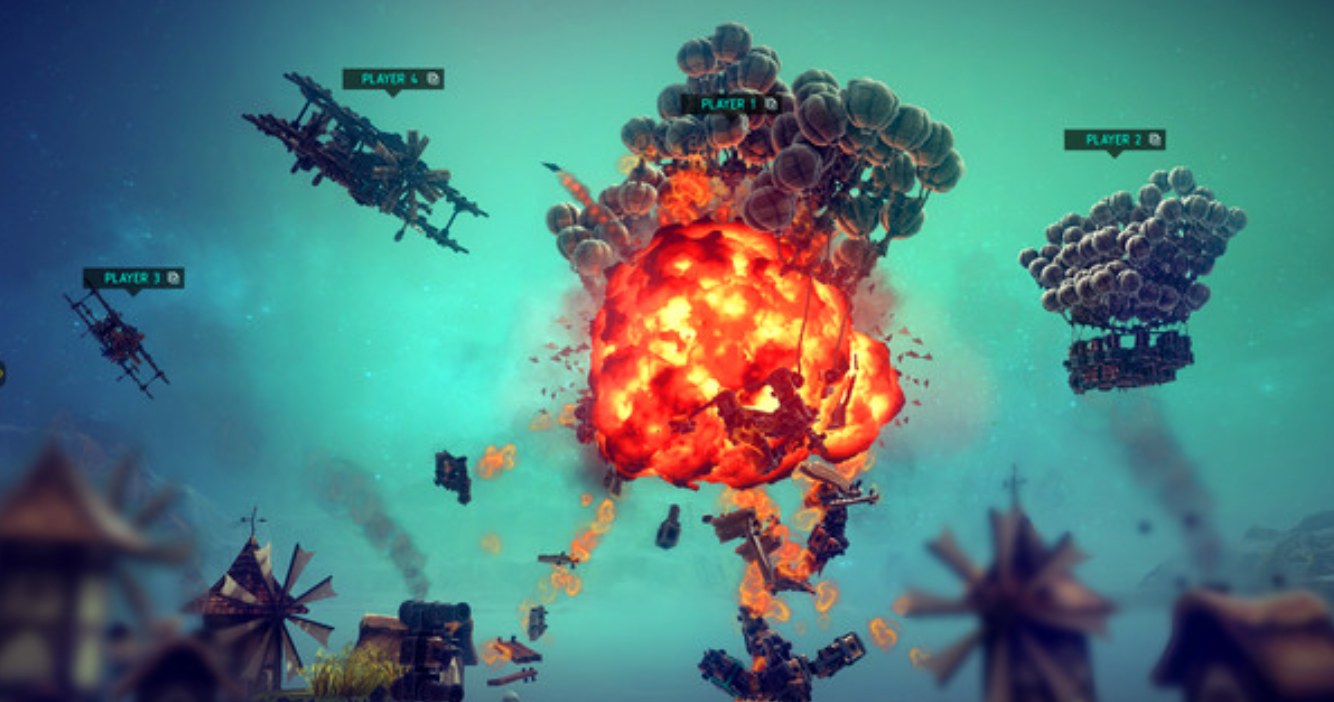Select the Player 1 name tag
Image resolution: width=1334 pixels, height=702 pixels.
click(x=730, y=104)
